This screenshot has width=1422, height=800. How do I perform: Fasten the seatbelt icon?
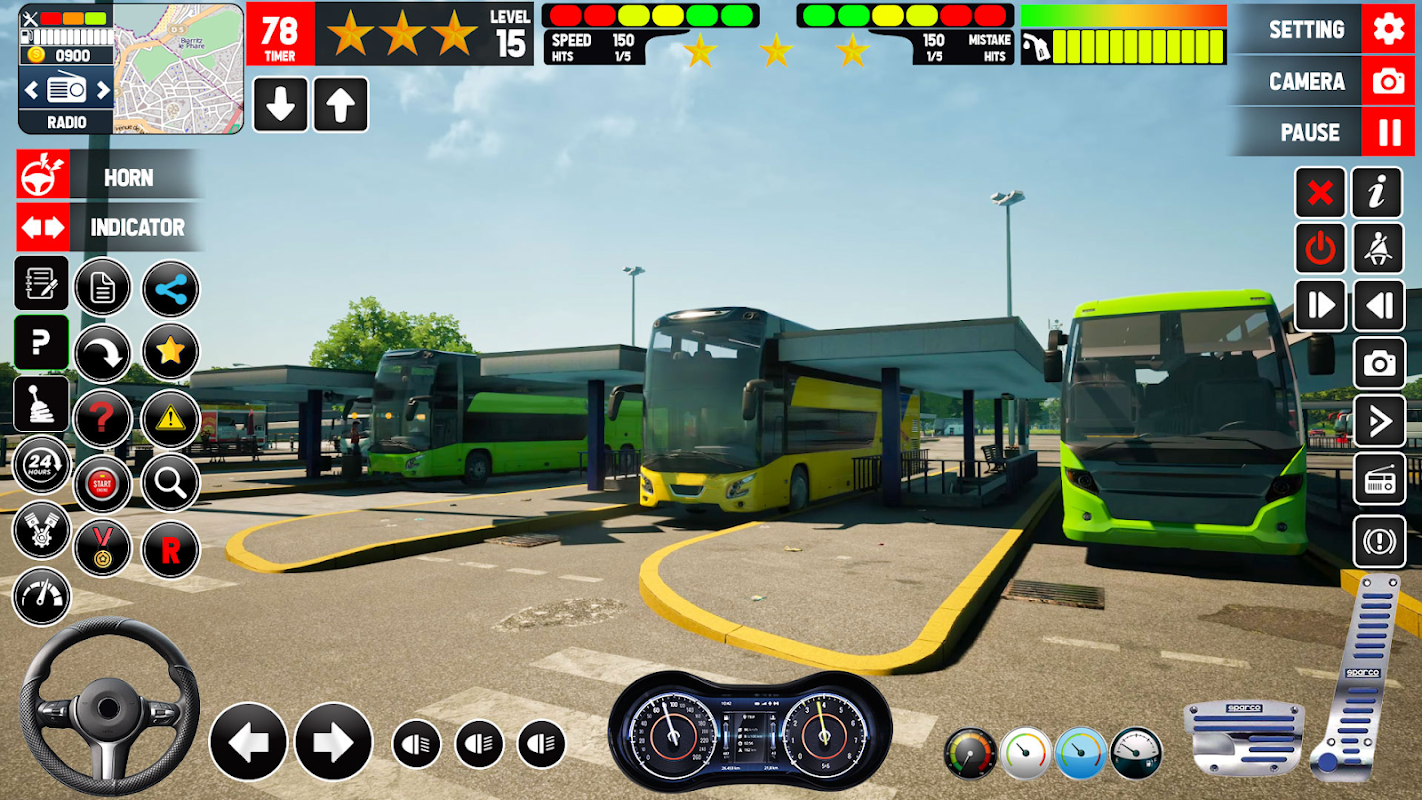pyautogui.click(x=1378, y=248)
